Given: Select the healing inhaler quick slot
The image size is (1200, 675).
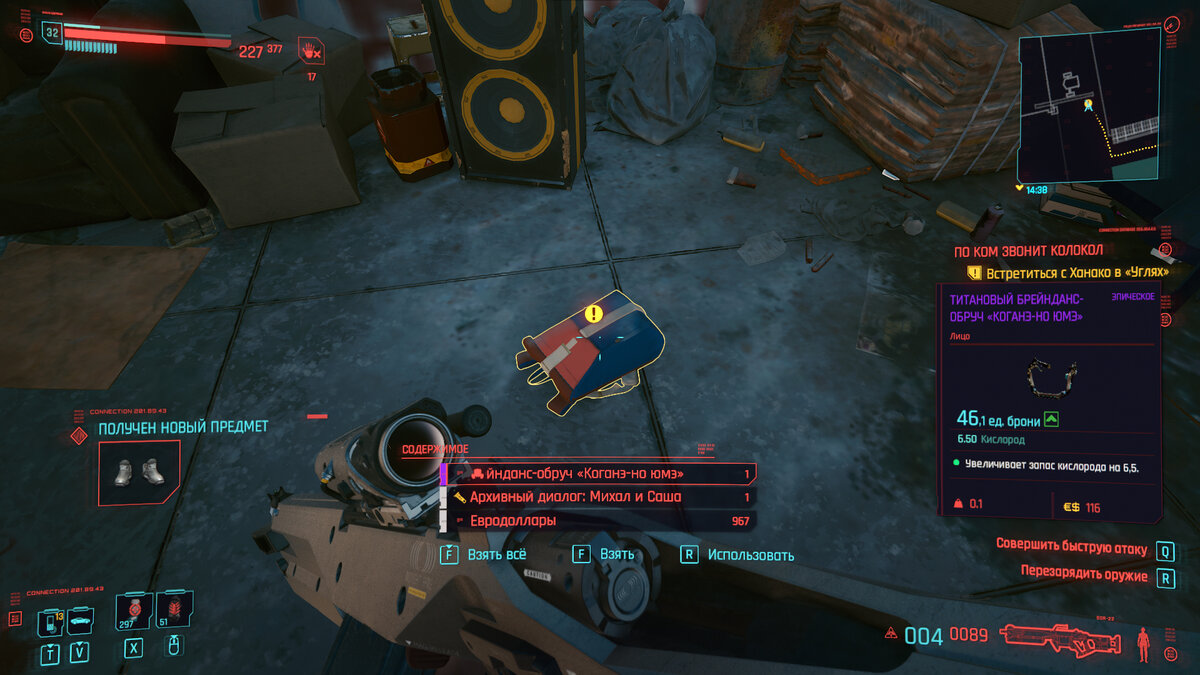Looking at the screenshot, I should [133, 611].
